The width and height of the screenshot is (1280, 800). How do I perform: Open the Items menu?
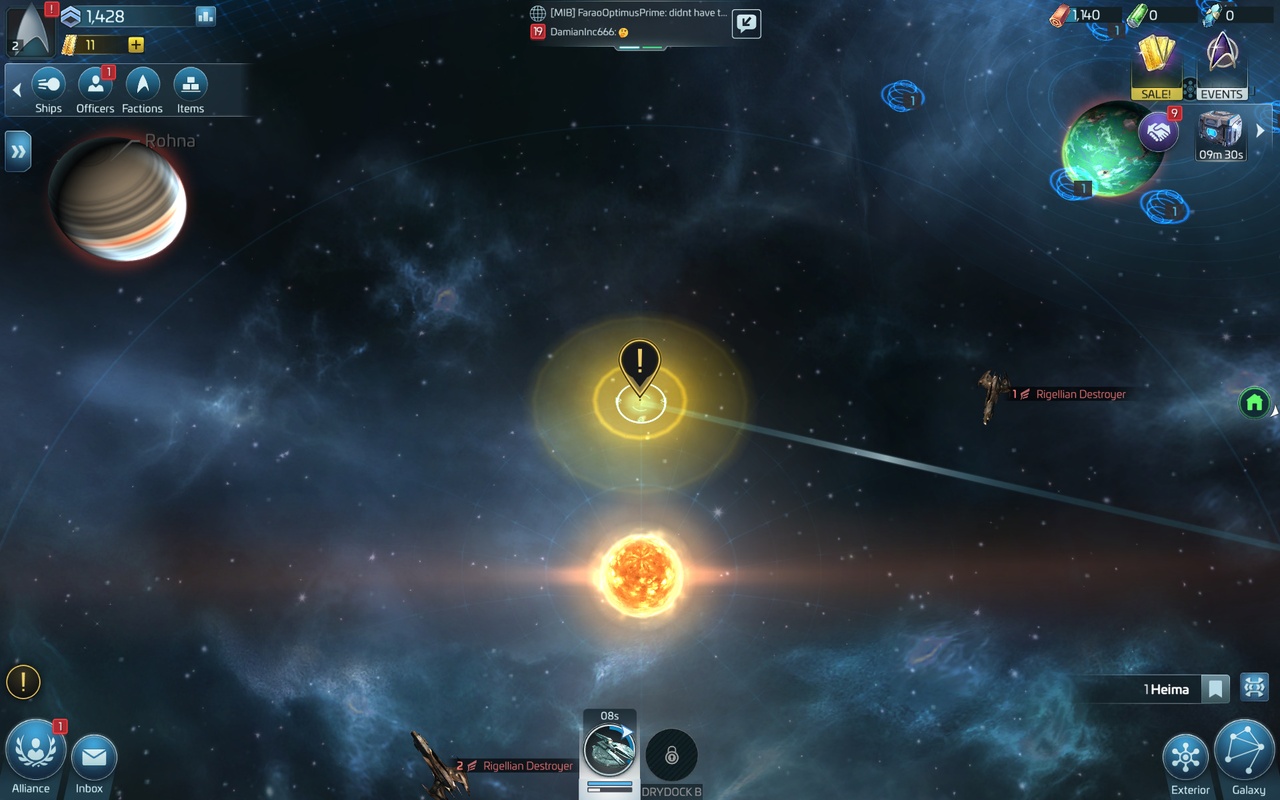click(x=190, y=89)
